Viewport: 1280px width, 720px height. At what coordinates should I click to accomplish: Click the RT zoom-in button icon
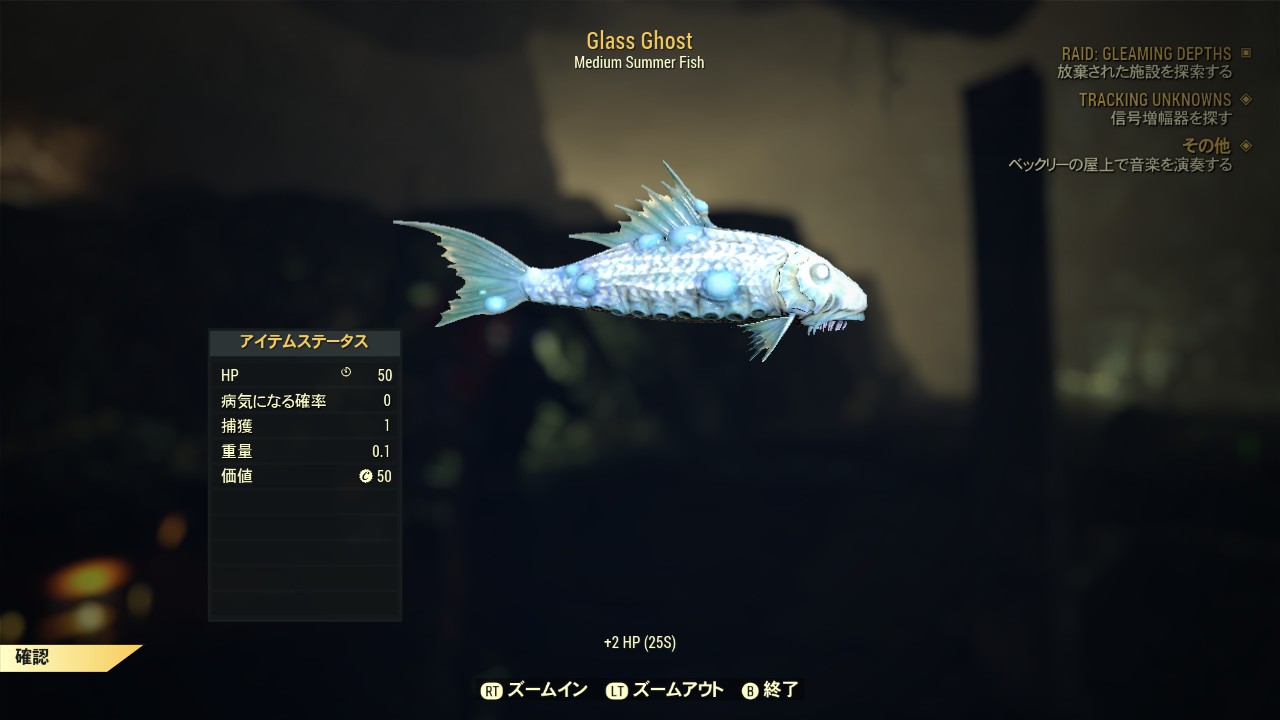(x=491, y=689)
